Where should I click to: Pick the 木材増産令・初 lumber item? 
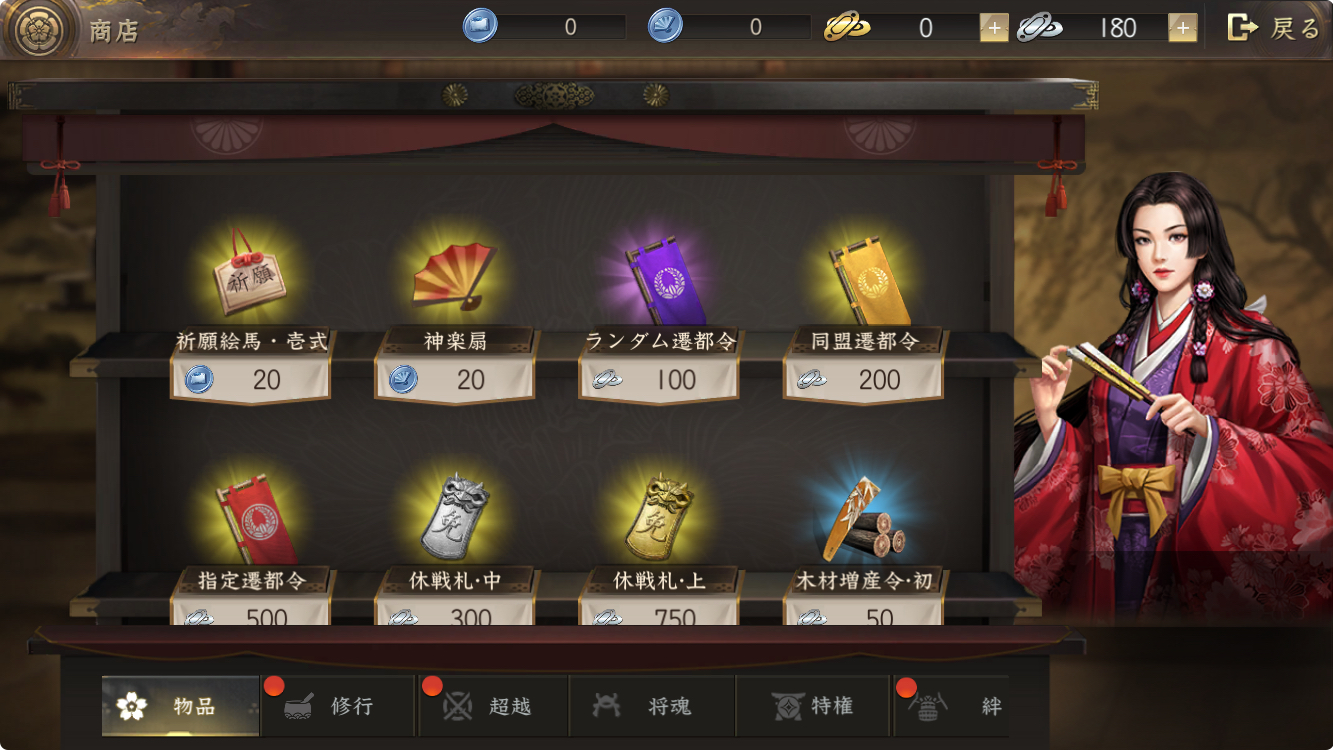click(x=864, y=517)
